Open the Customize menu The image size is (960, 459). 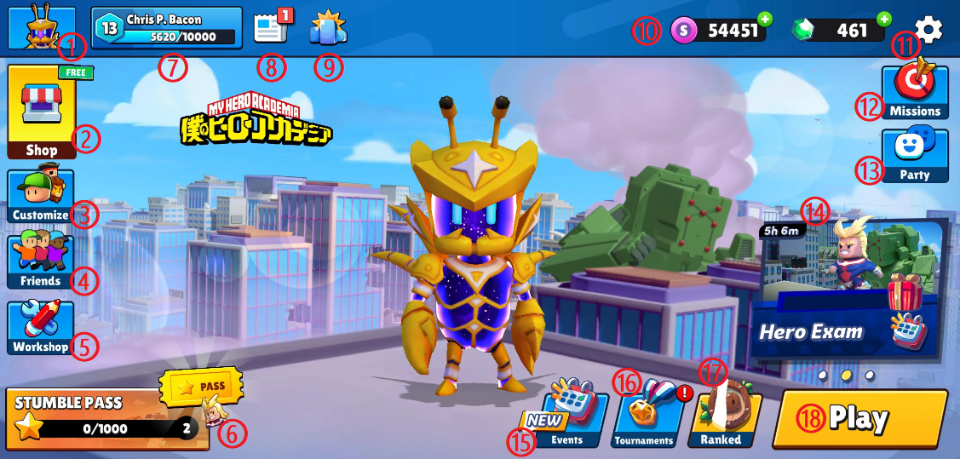click(x=40, y=196)
